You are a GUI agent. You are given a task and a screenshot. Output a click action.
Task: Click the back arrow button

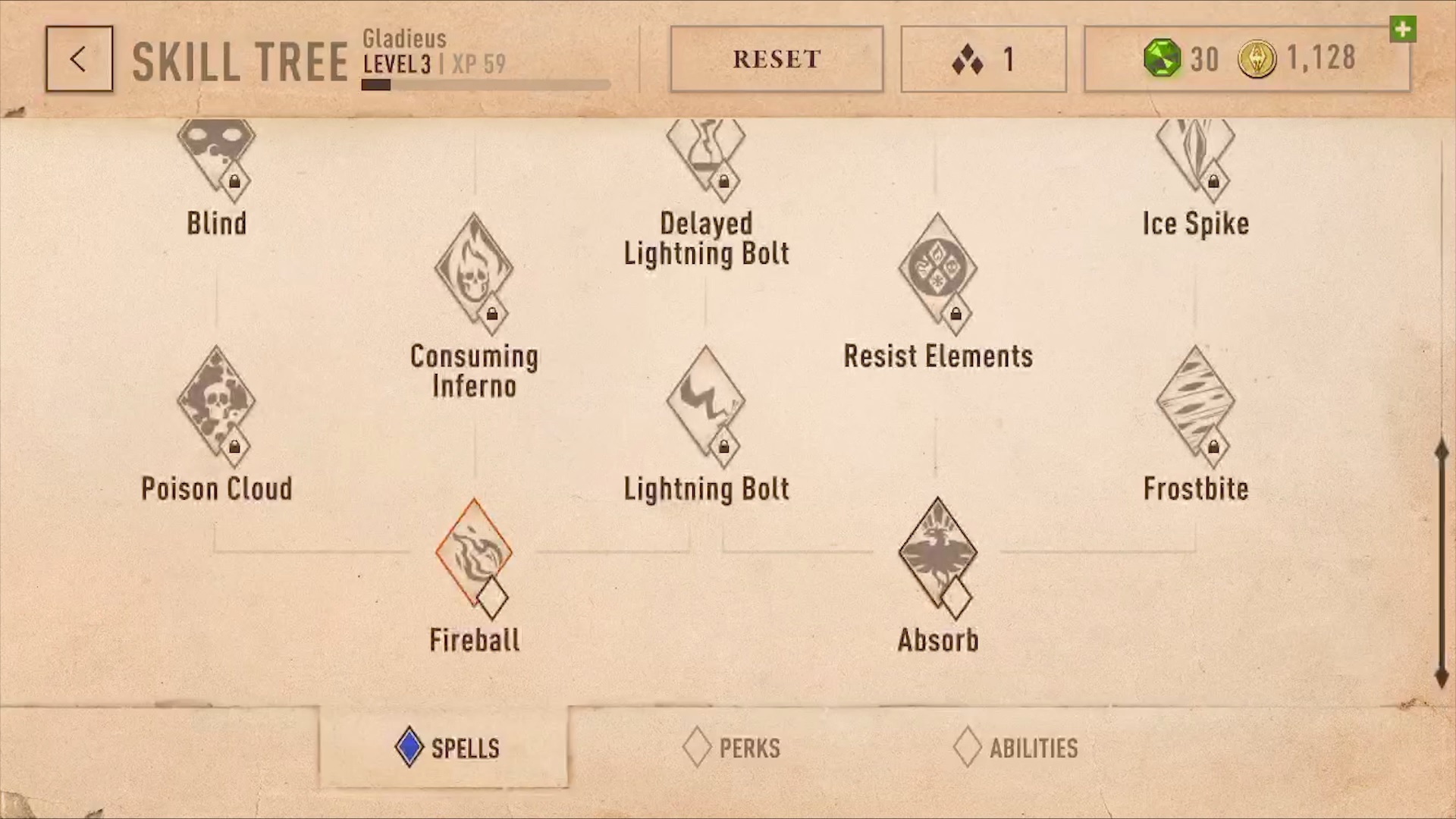(x=79, y=58)
